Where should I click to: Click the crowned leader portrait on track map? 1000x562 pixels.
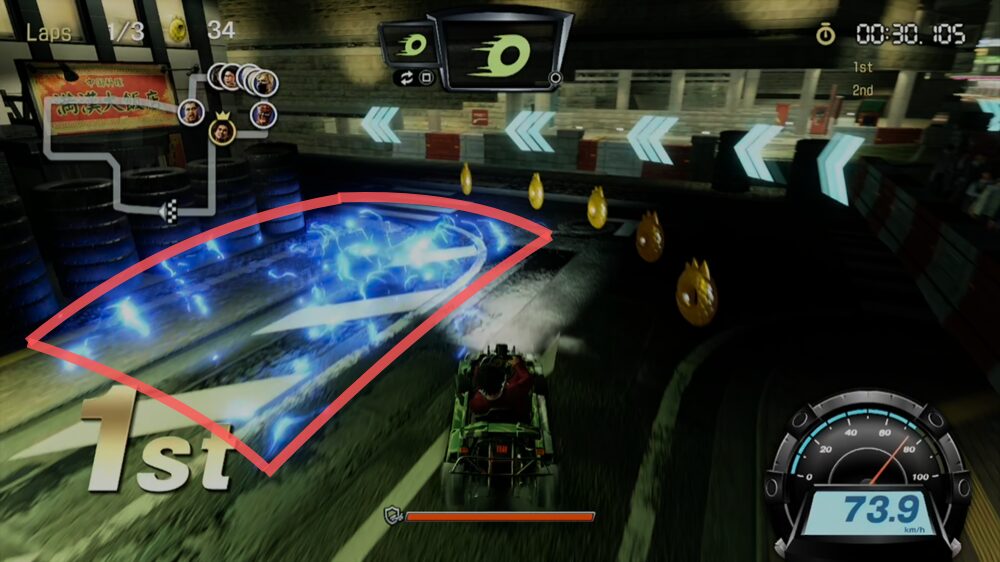(x=221, y=132)
